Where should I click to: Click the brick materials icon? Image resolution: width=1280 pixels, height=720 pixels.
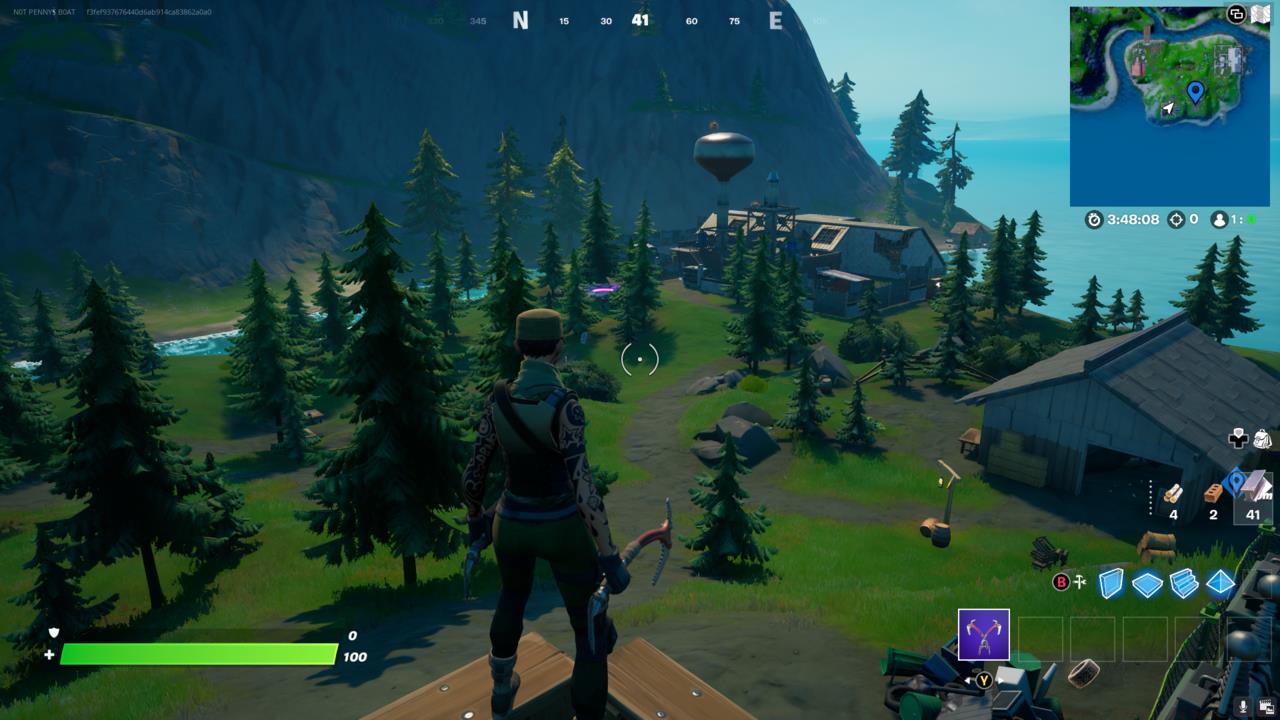[1213, 493]
